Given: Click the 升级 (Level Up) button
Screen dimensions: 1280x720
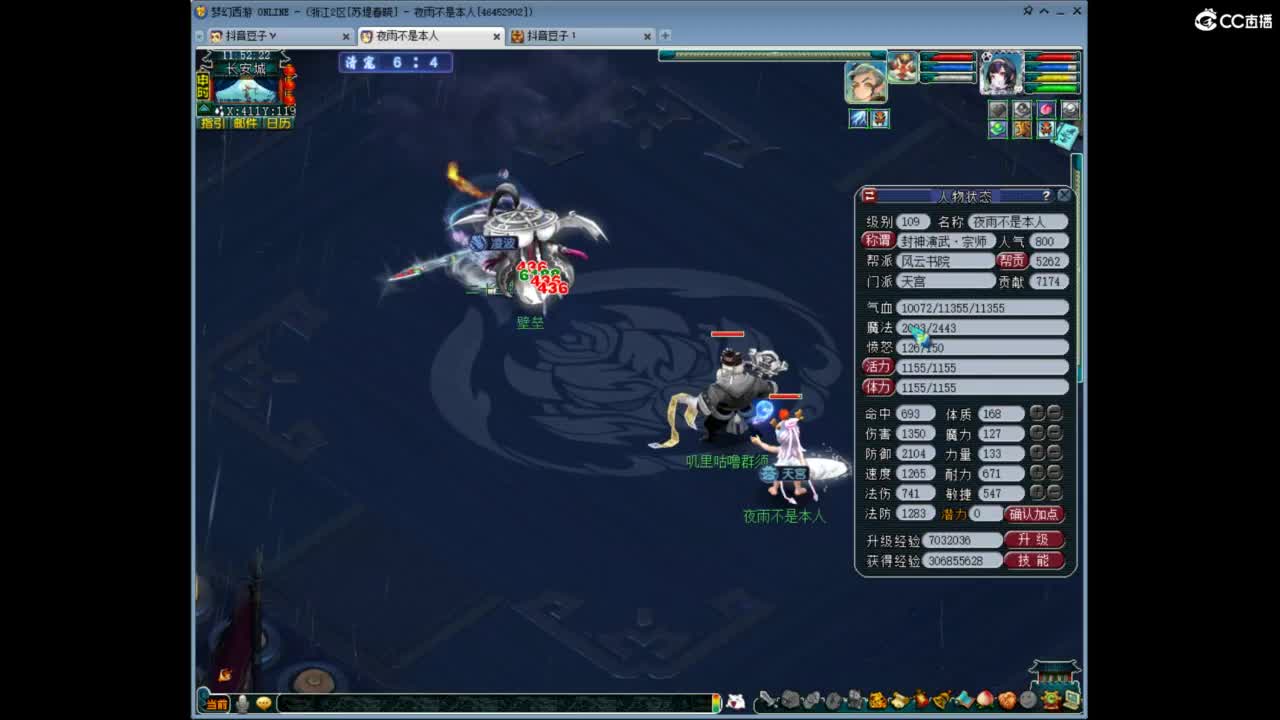Looking at the screenshot, I should [1035, 539].
